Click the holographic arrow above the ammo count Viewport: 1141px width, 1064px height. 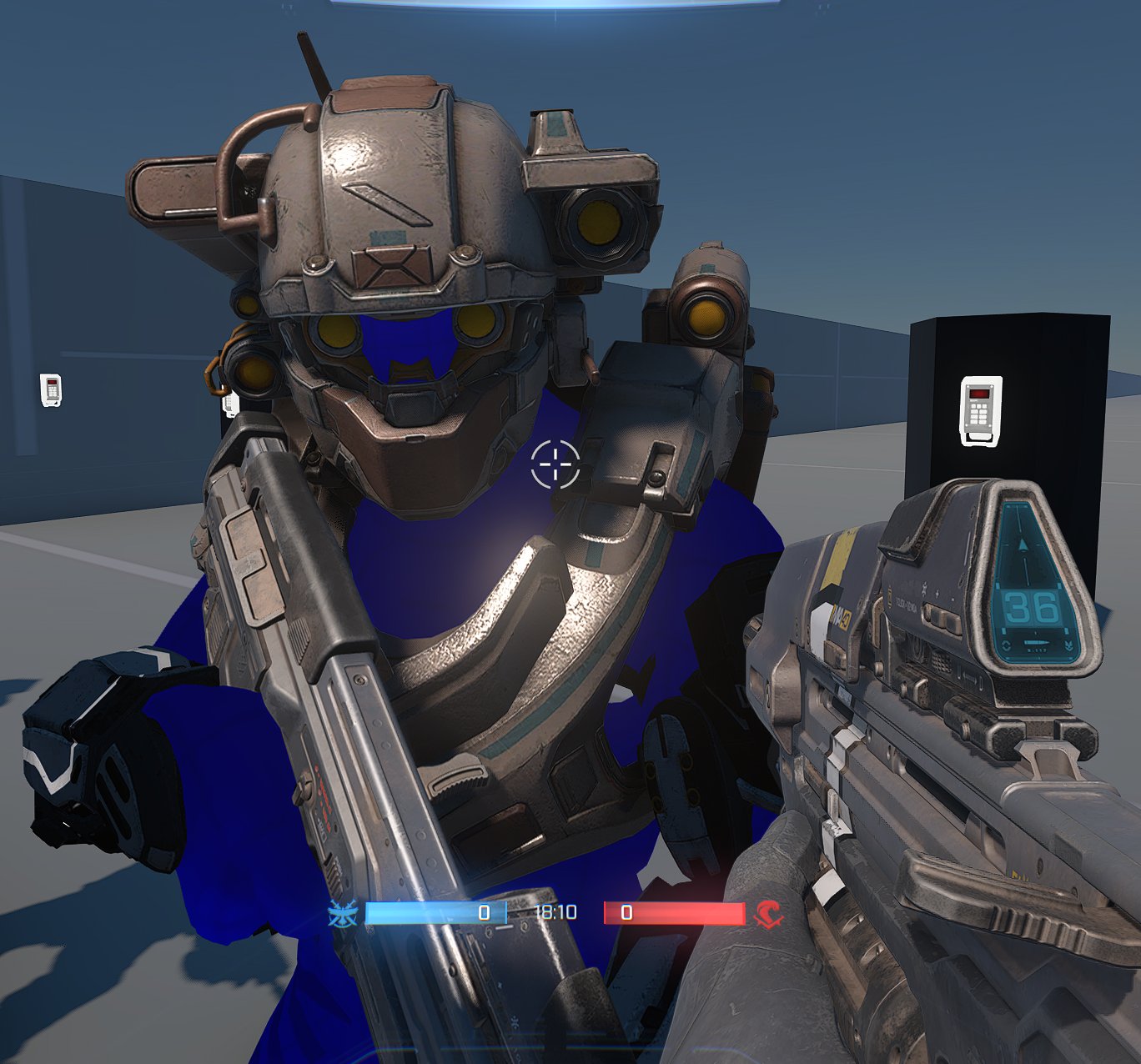(1023, 545)
